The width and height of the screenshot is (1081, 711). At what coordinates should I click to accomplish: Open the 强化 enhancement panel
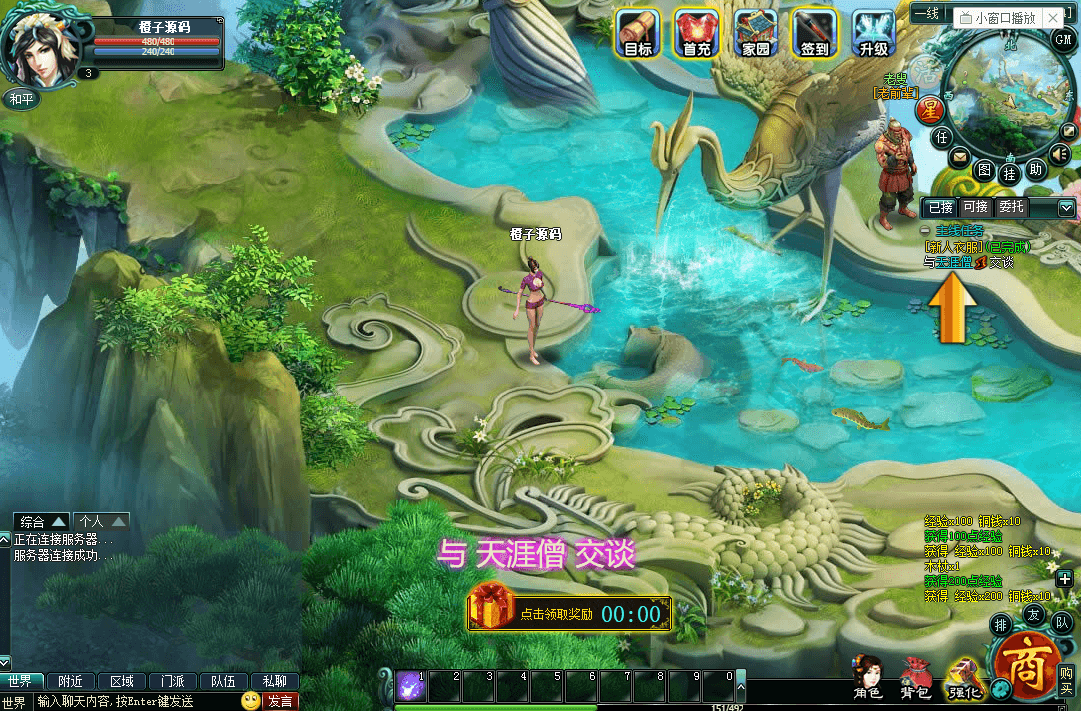tap(964, 678)
